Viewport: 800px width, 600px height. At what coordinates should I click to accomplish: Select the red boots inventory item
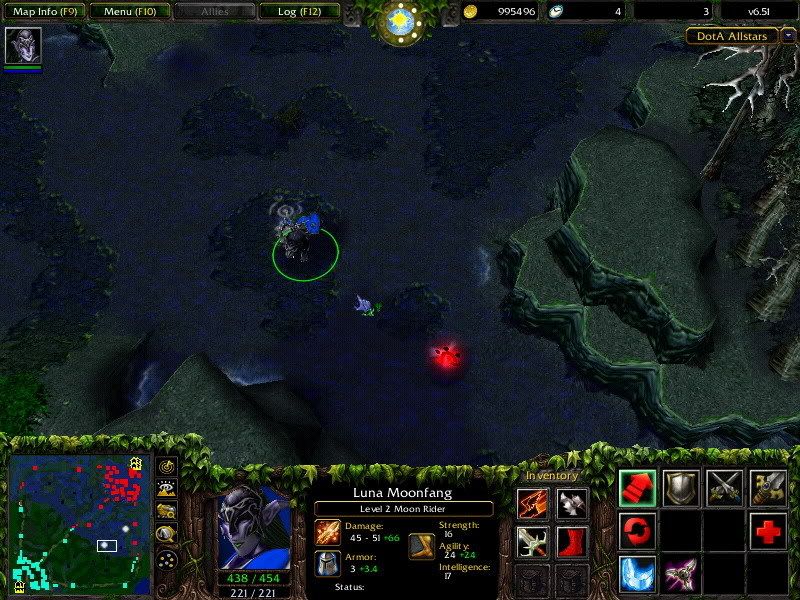[x=572, y=542]
